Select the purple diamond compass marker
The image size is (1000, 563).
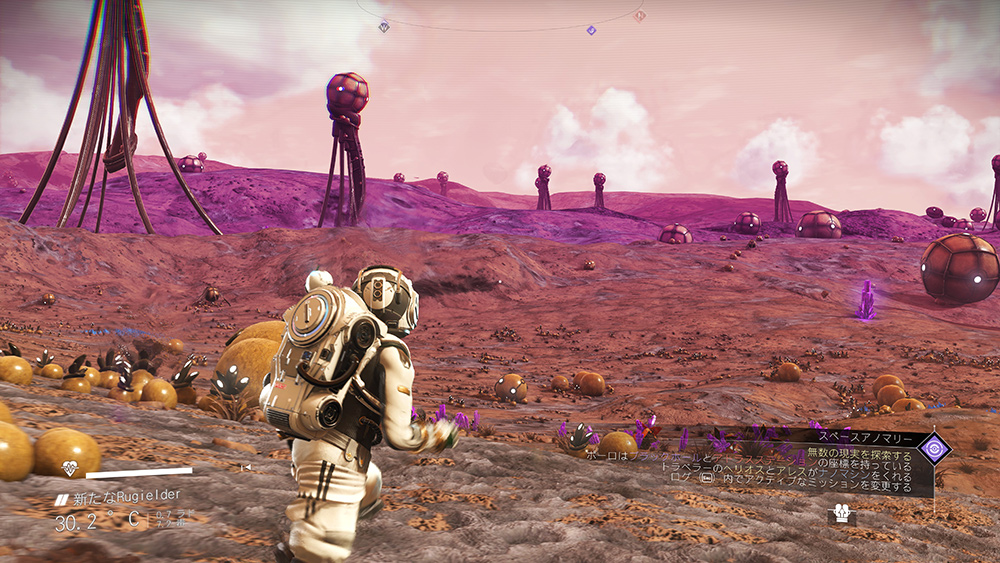click(x=591, y=30)
